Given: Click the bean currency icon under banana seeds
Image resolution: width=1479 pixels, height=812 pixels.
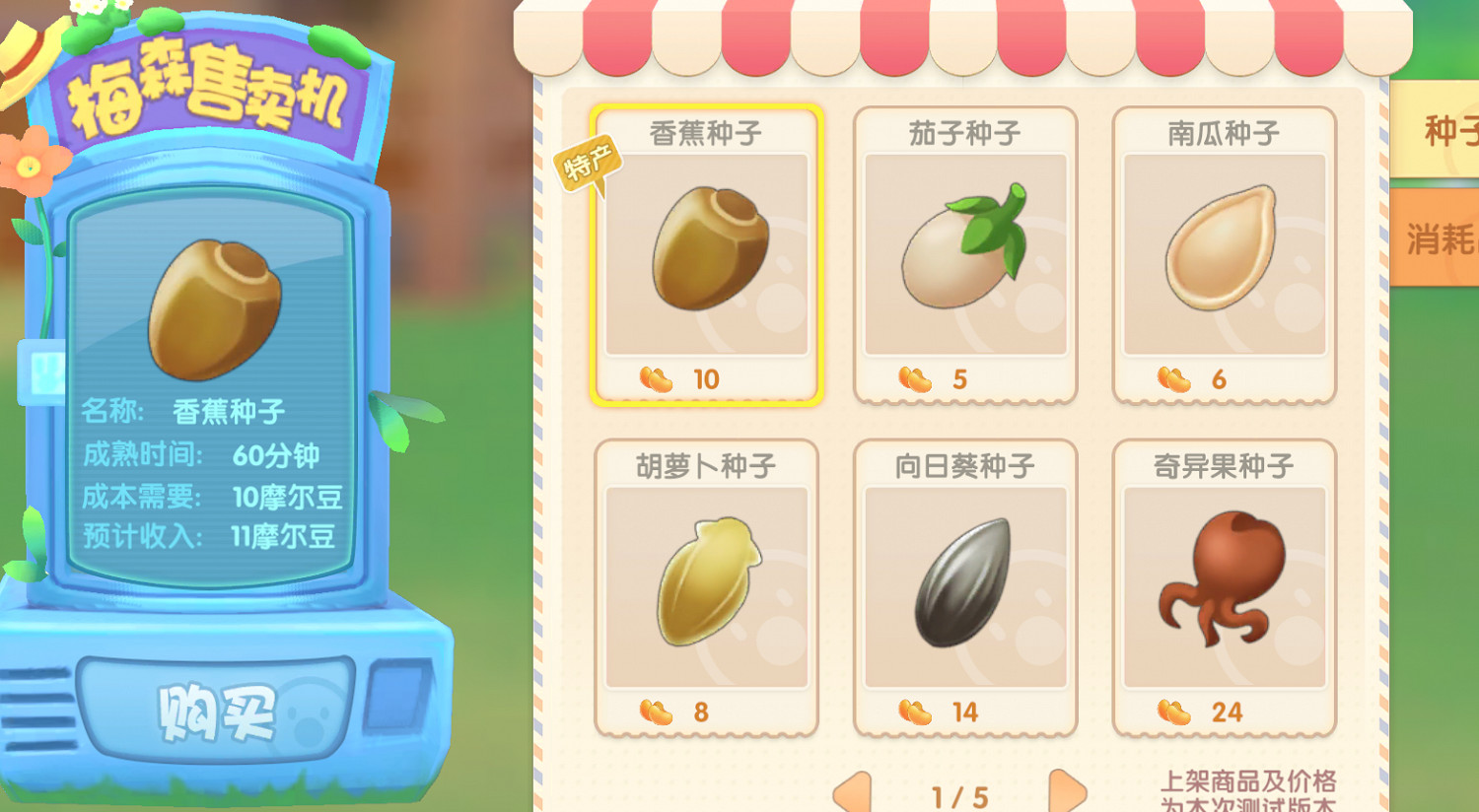Looking at the screenshot, I should point(654,377).
